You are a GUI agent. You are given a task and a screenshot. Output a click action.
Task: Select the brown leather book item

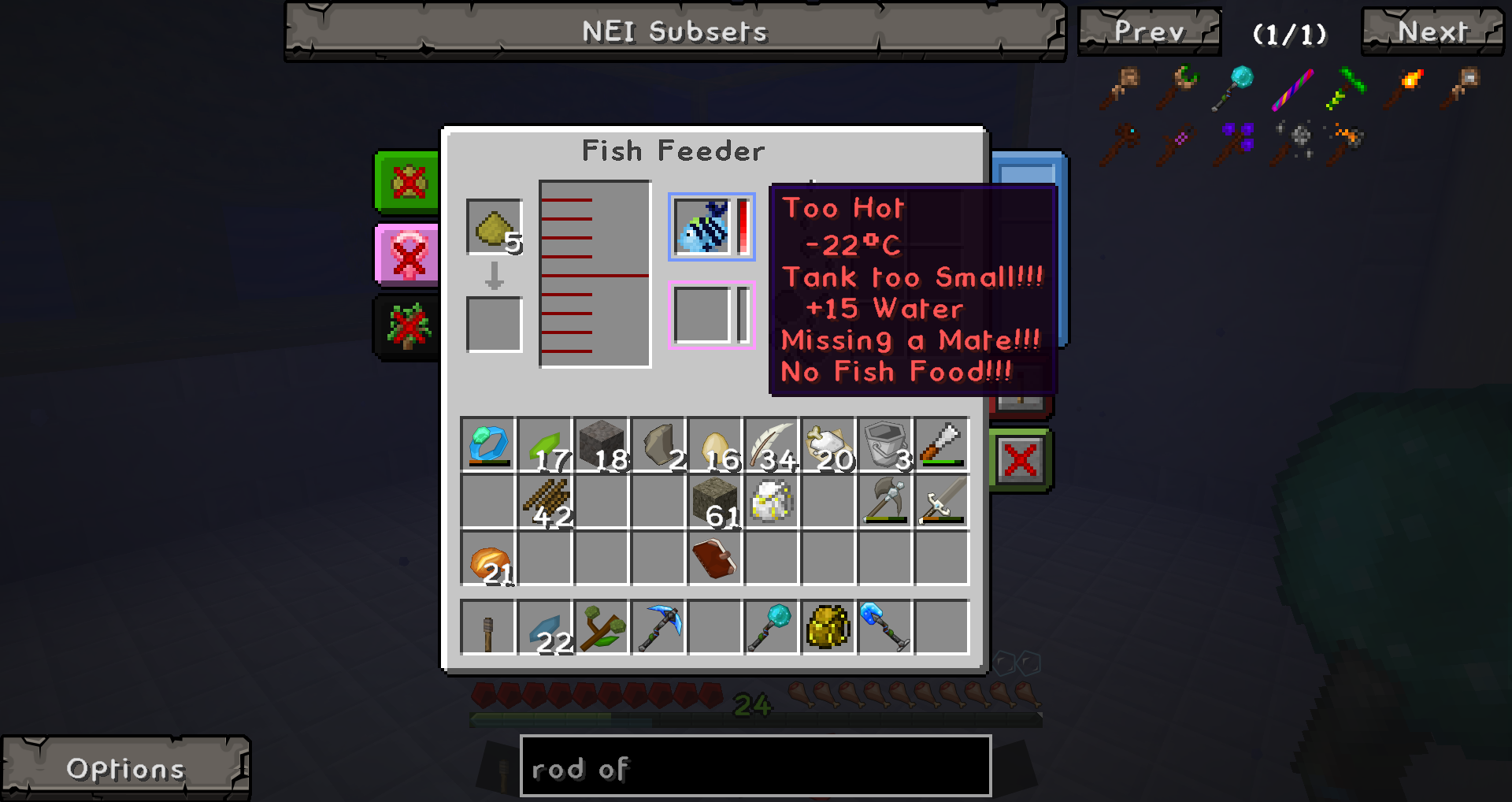pos(714,558)
